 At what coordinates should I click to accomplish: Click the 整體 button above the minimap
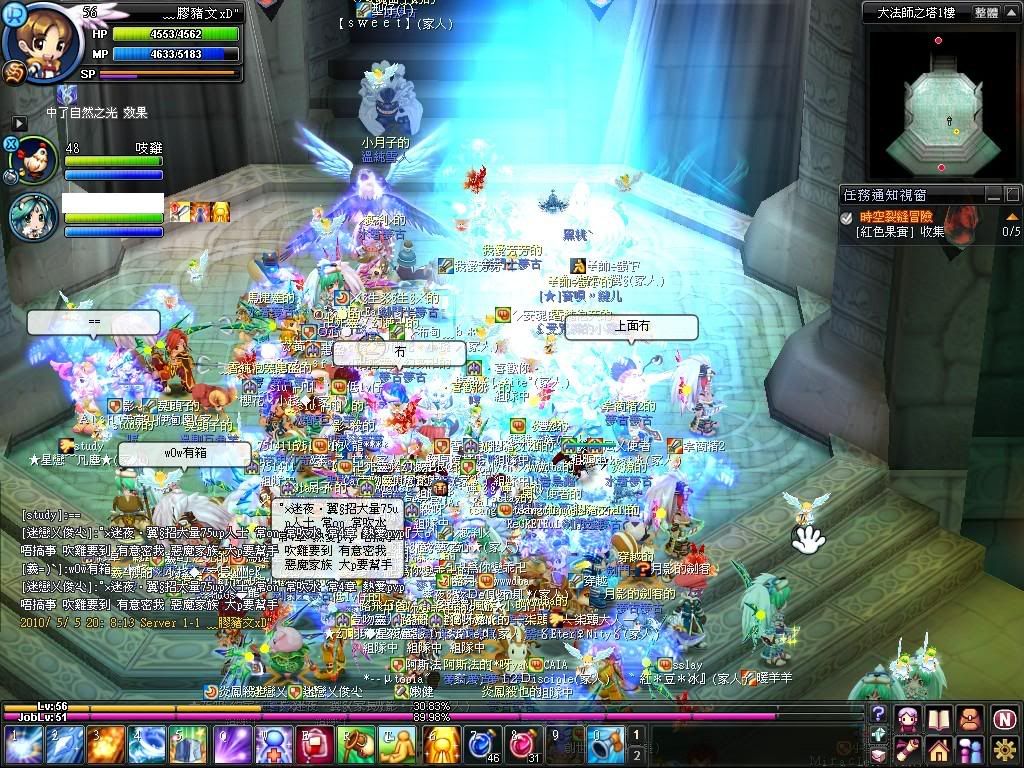coord(986,13)
